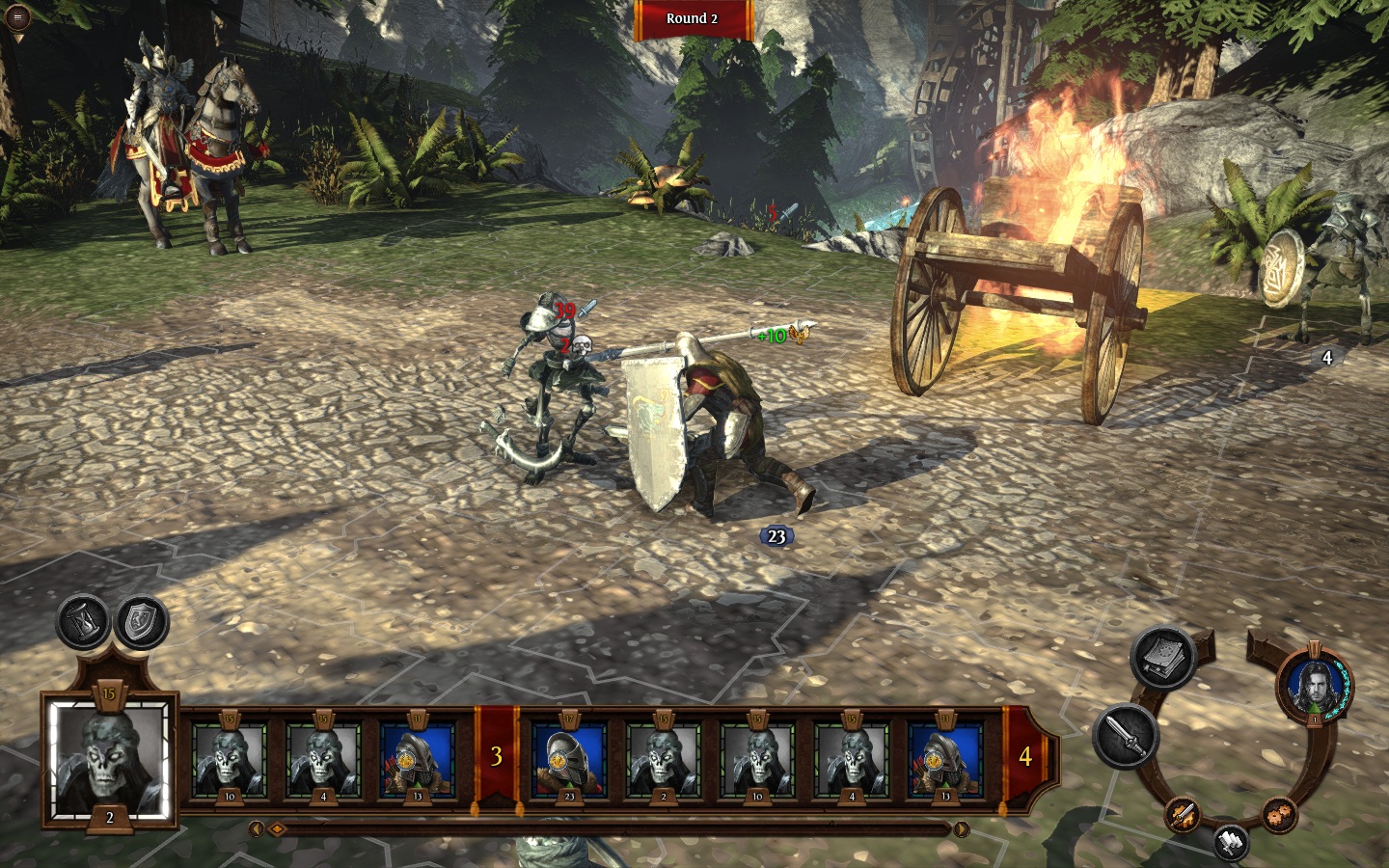Image resolution: width=1389 pixels, height=868 pixels.
Task: Click the initiative bar diamond slider handle
Action: 276,829
